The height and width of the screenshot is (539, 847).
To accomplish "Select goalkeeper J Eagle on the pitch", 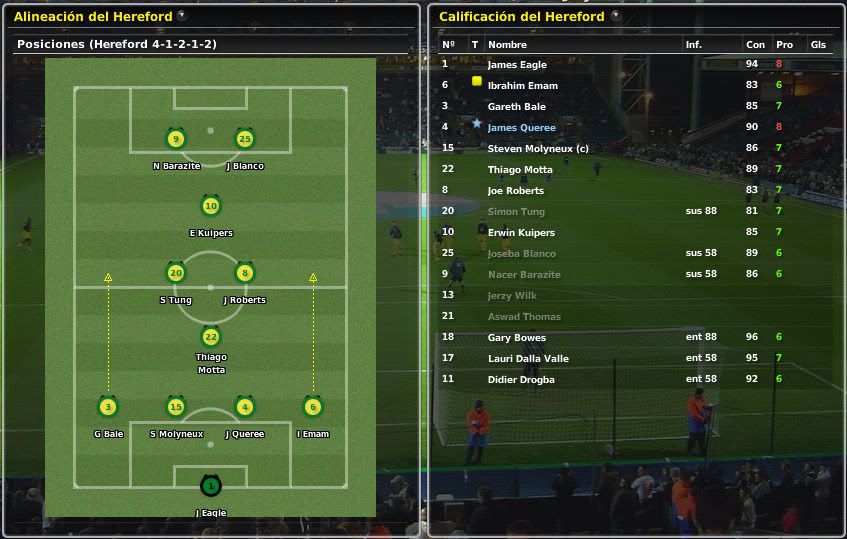I will pyautogui.click(x=210, y=487).
